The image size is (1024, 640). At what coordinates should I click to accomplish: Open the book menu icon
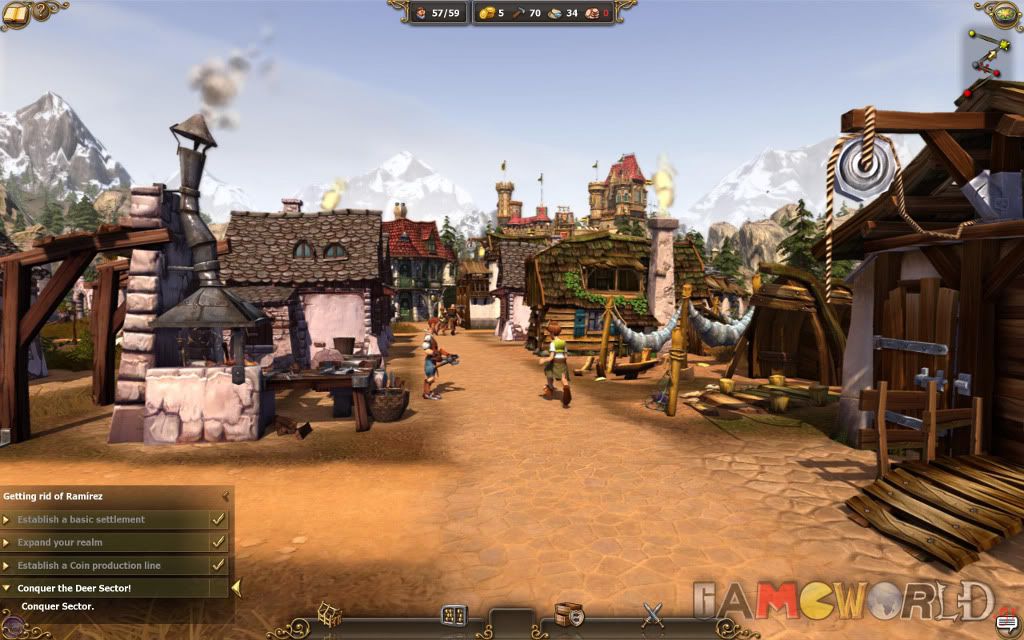[15, 14]
